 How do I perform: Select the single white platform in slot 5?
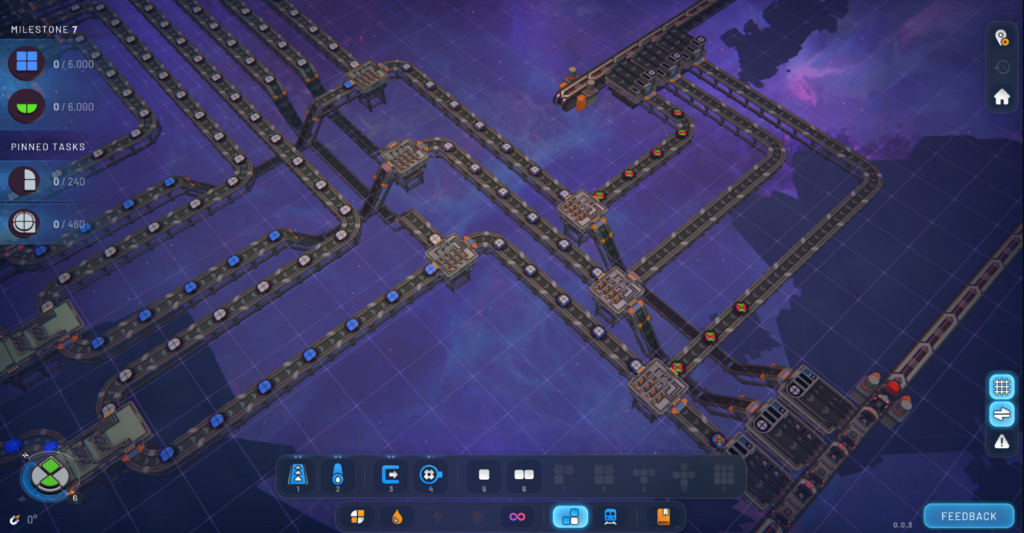484,474
